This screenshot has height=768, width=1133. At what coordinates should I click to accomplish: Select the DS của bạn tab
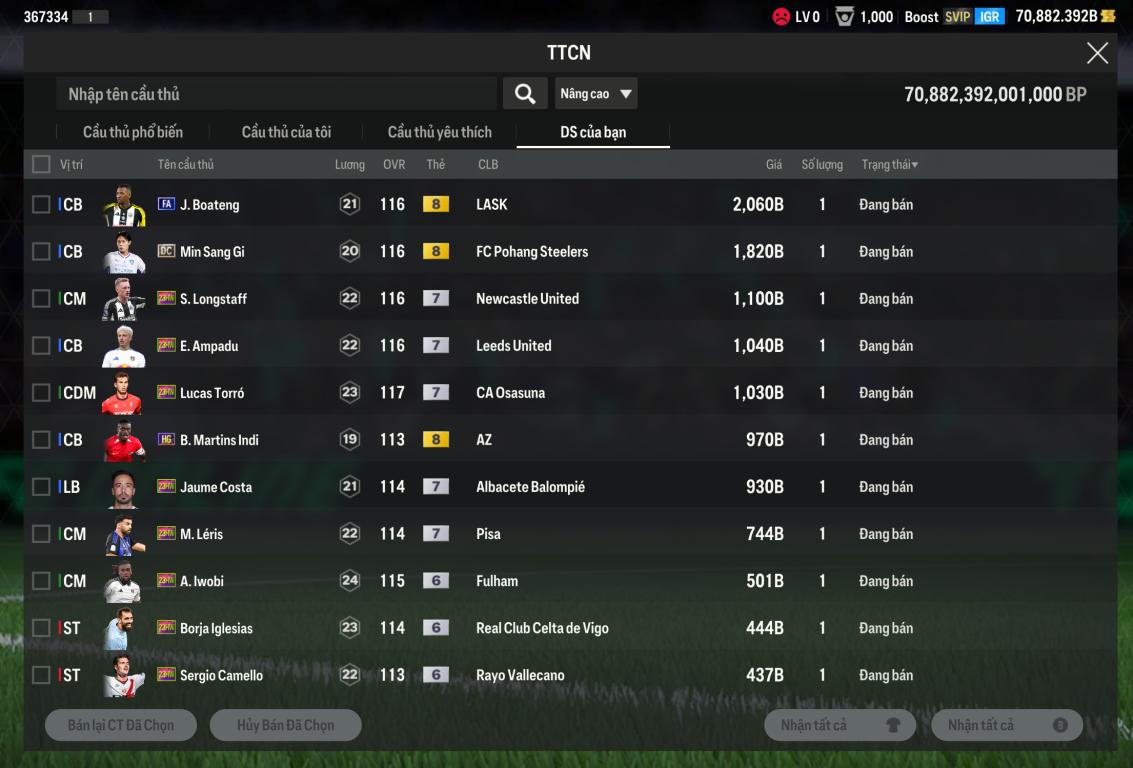(x=593, y=132)
